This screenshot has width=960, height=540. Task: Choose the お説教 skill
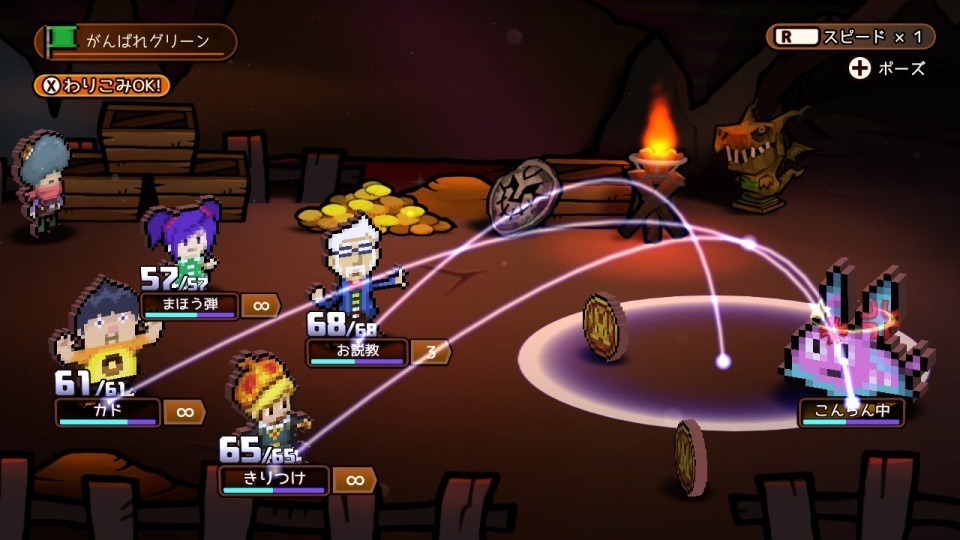coord(357,352)
